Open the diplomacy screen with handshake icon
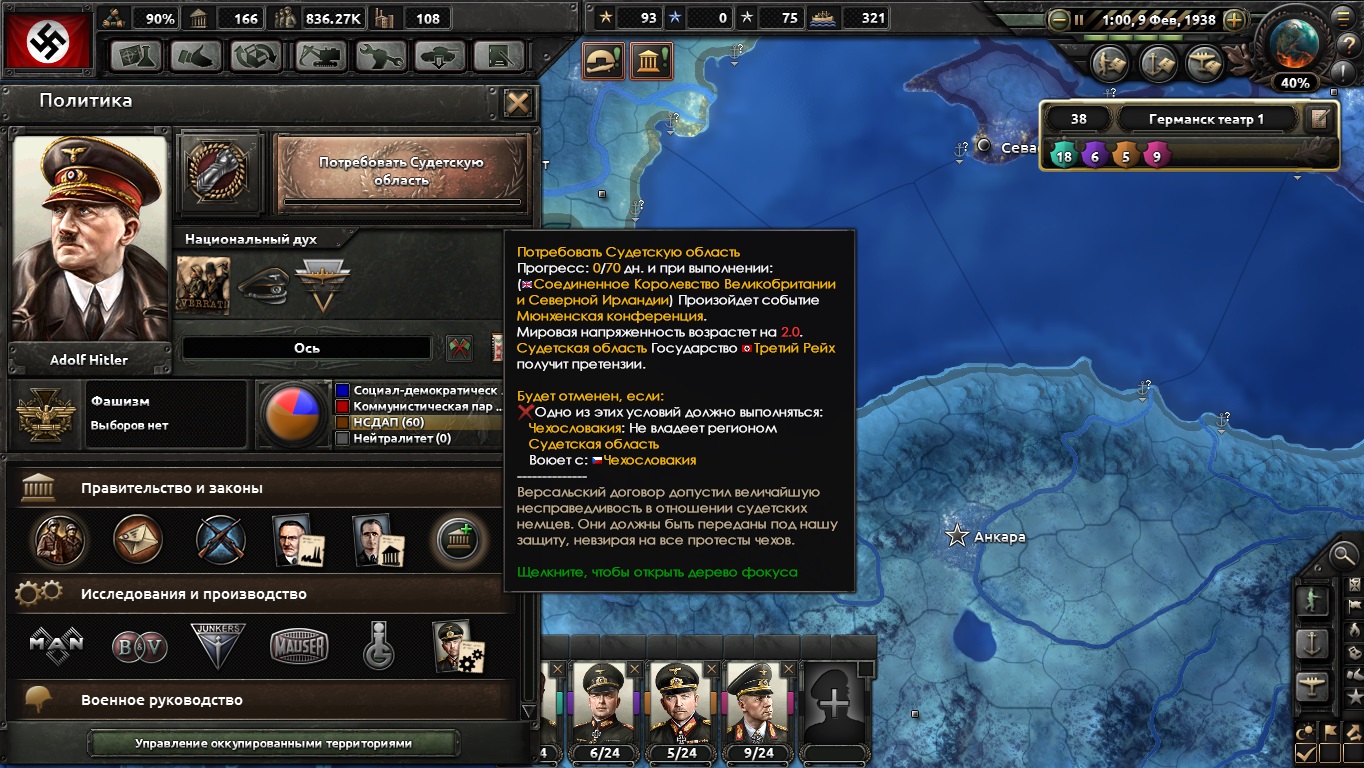 tap(195, 56)
